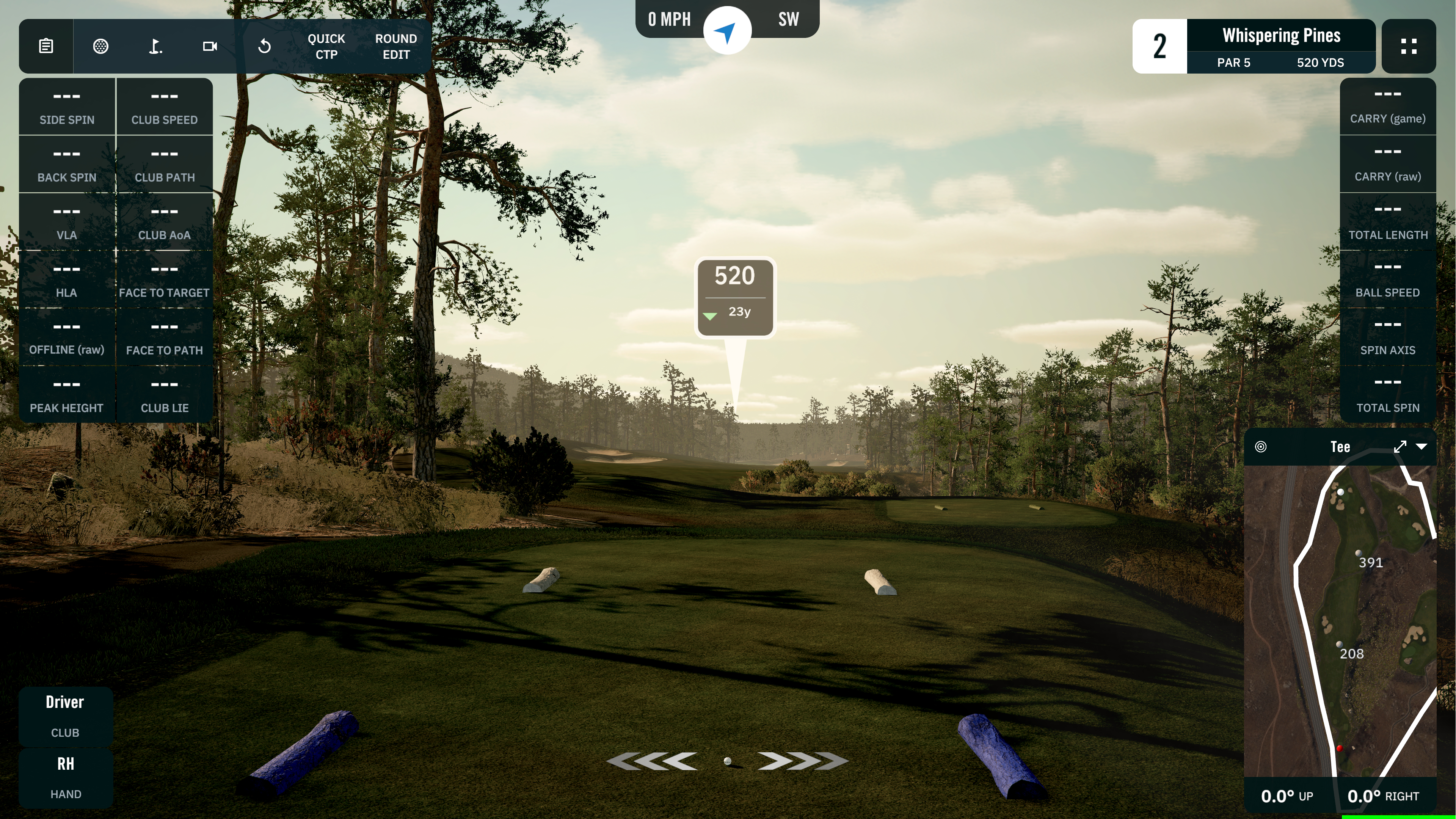Image resolution: width=1456 pixels, height=819 pixels.
Task: Toggle the camera view icon
Action: point(210,46)
